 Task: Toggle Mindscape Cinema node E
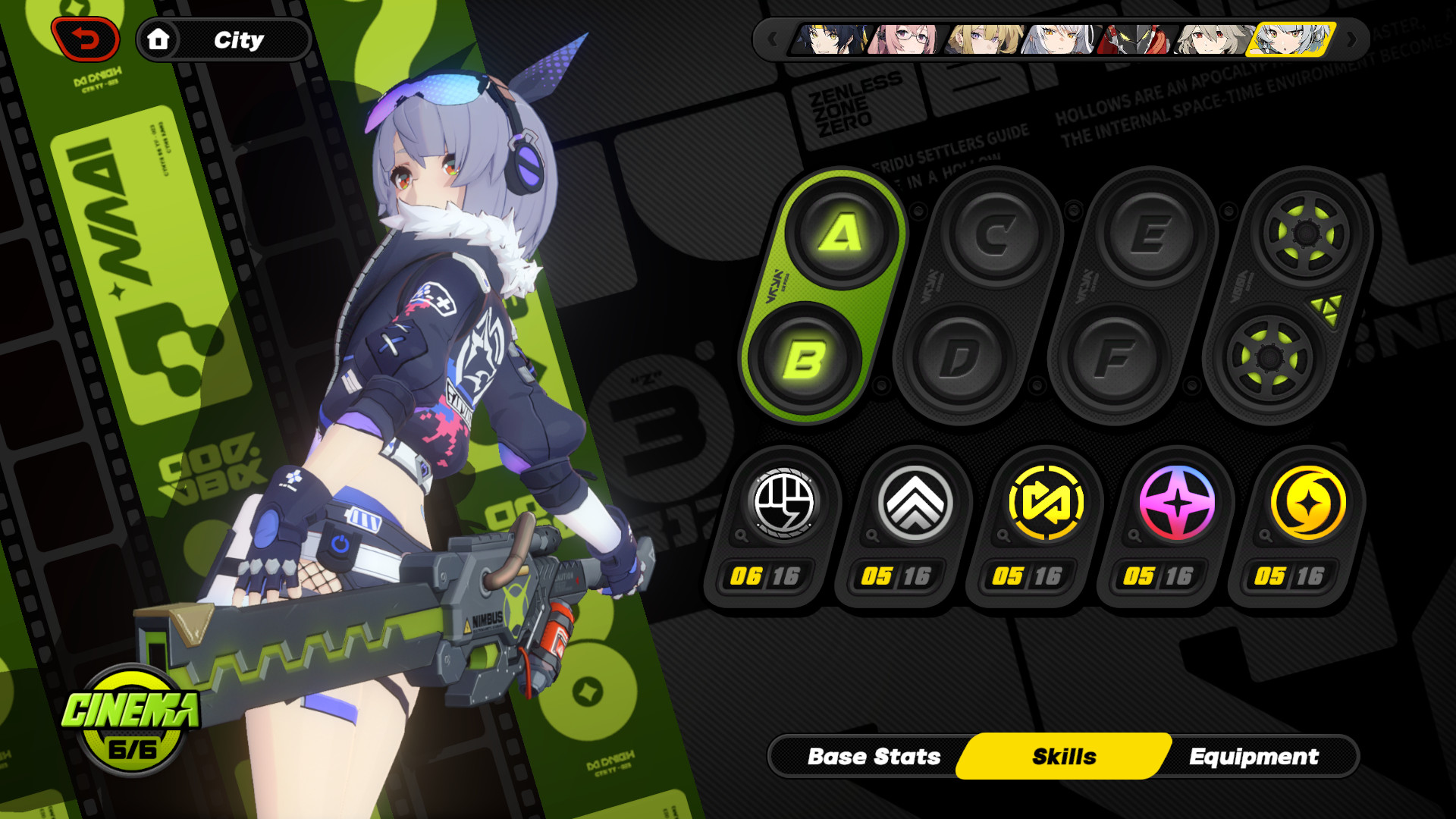click(1153, 234)
